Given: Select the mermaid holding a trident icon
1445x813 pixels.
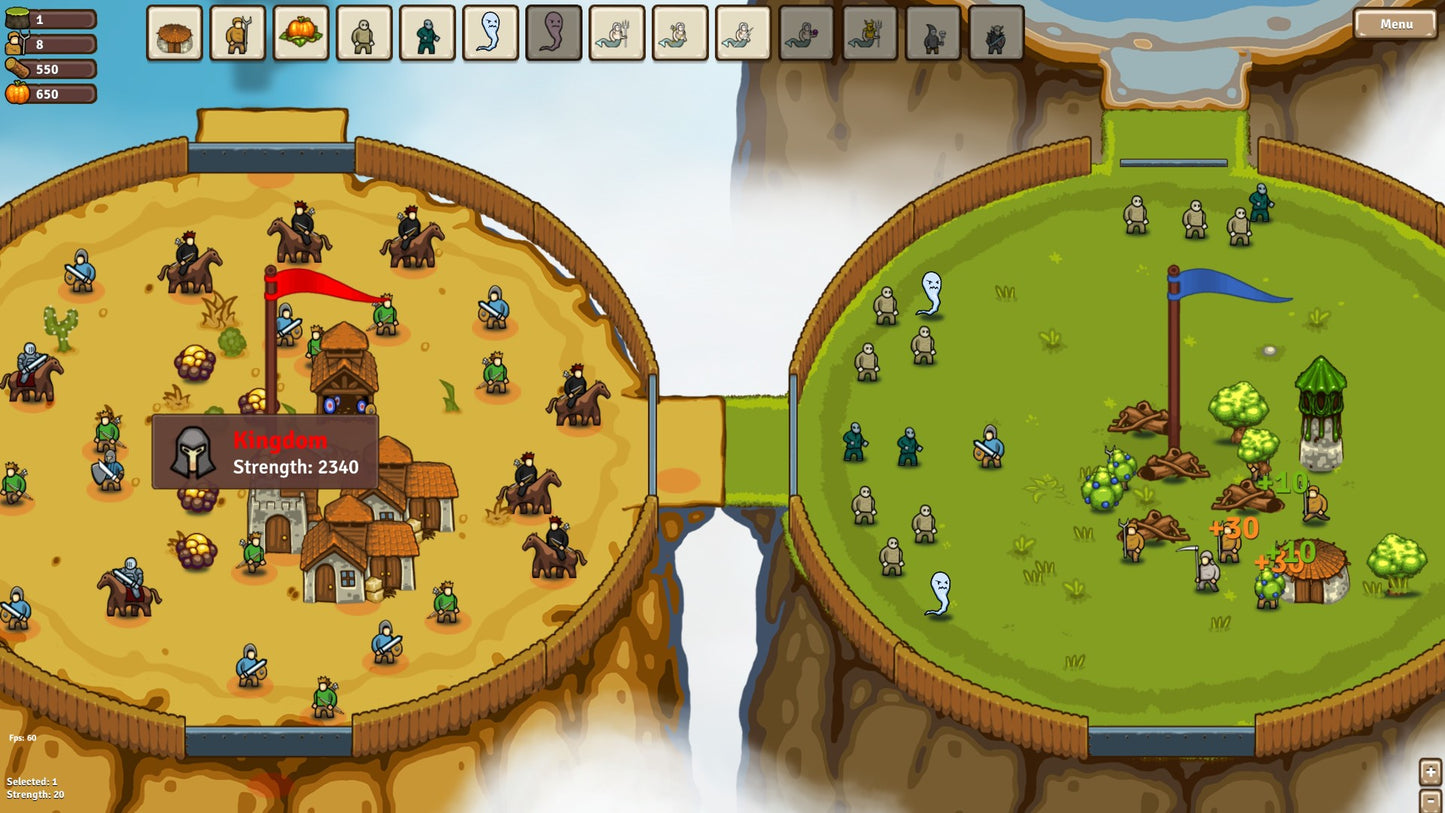Looking at the screenshot, I should click(617, 32).
